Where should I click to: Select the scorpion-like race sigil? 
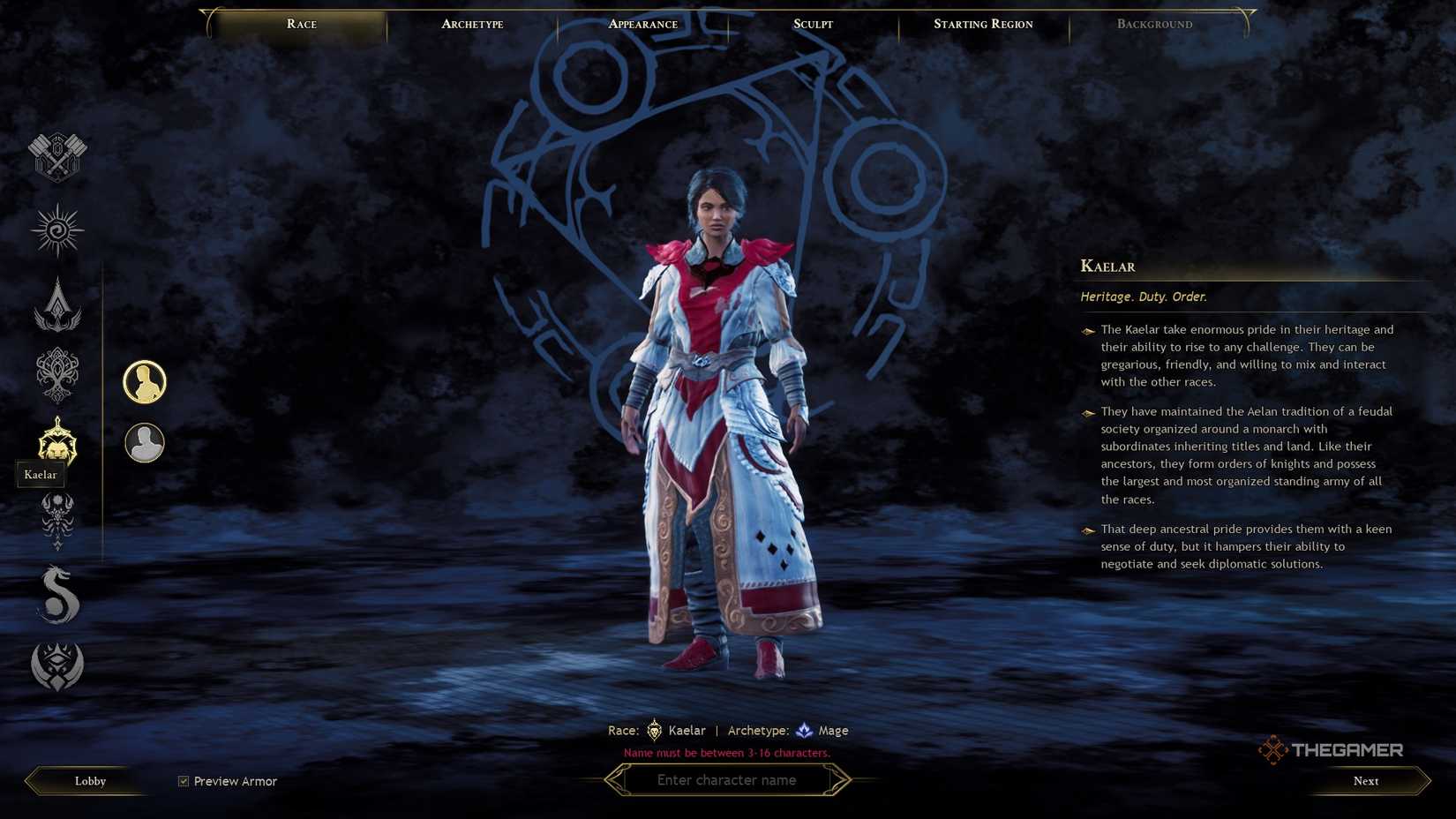point(56,519)
